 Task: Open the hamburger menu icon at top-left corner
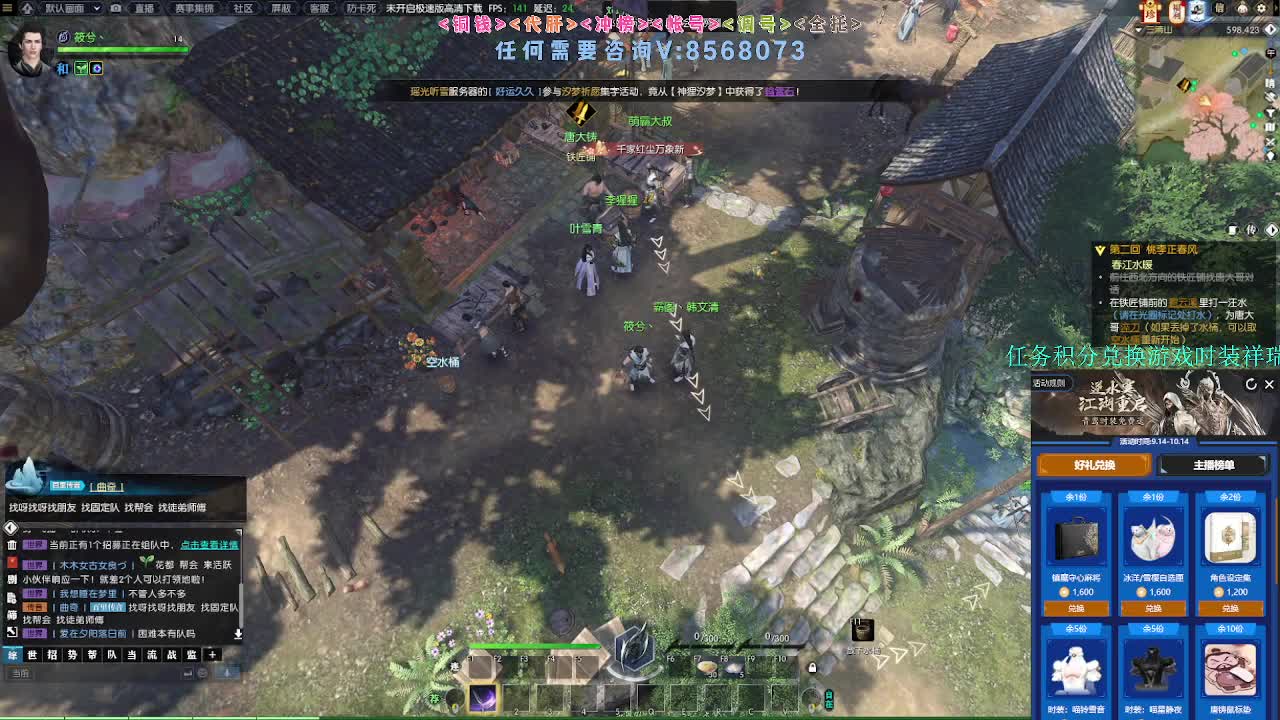click(x=7, y=9)
